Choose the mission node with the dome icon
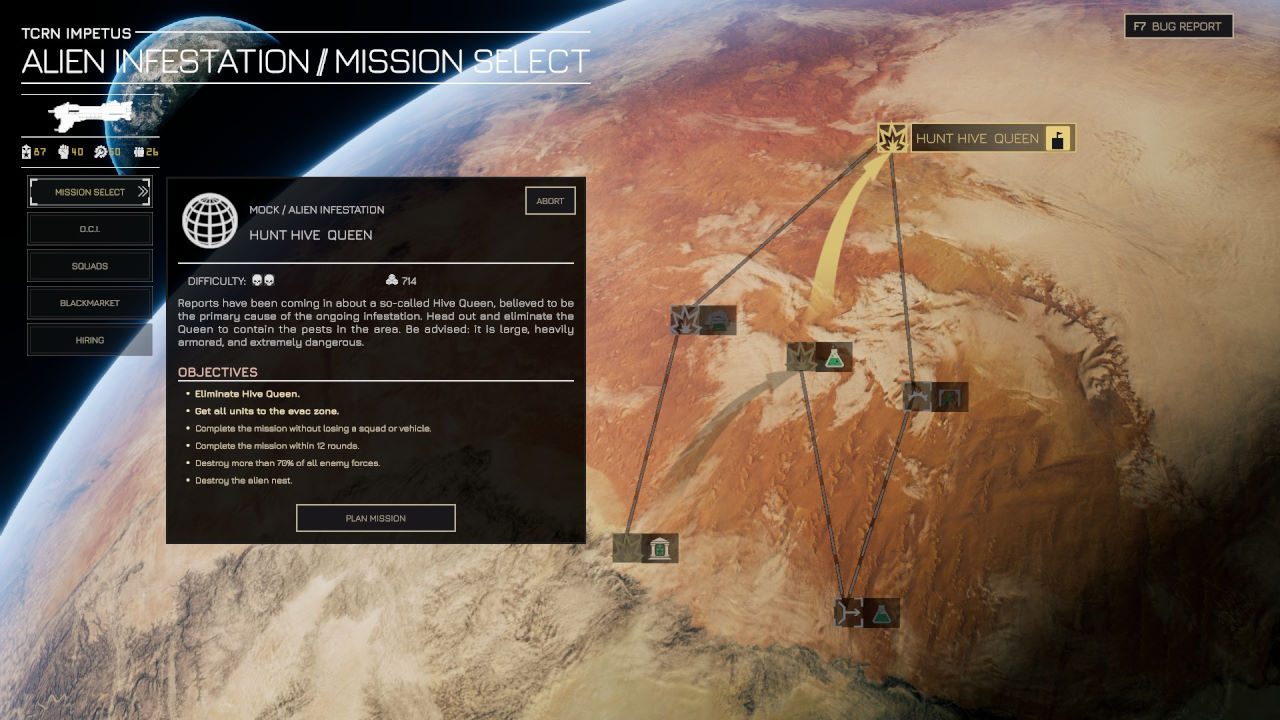Viewport: 1280px width, 720px height. (704, 320)
